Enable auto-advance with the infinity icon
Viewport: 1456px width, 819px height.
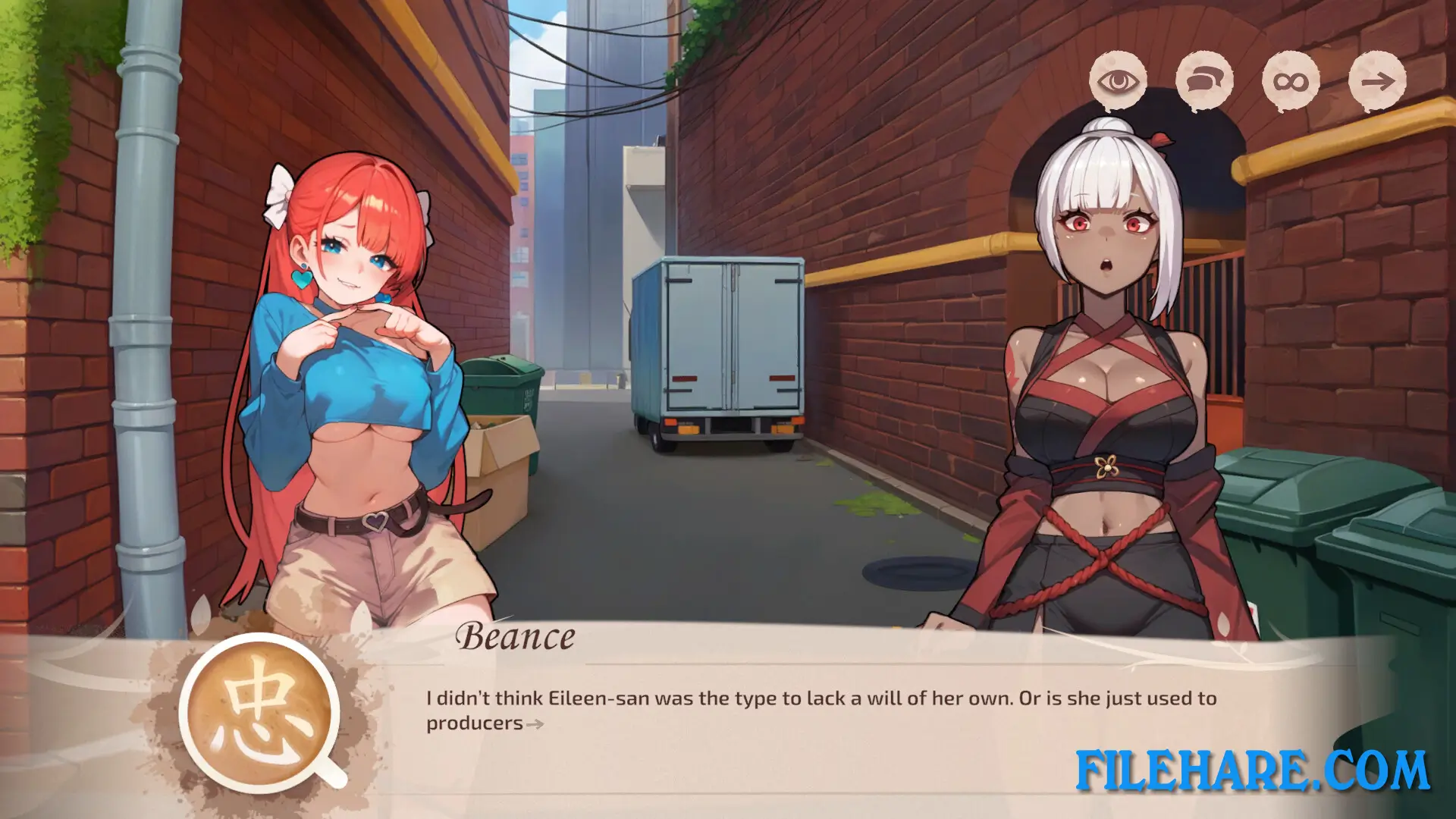(x=1291, y=80)
